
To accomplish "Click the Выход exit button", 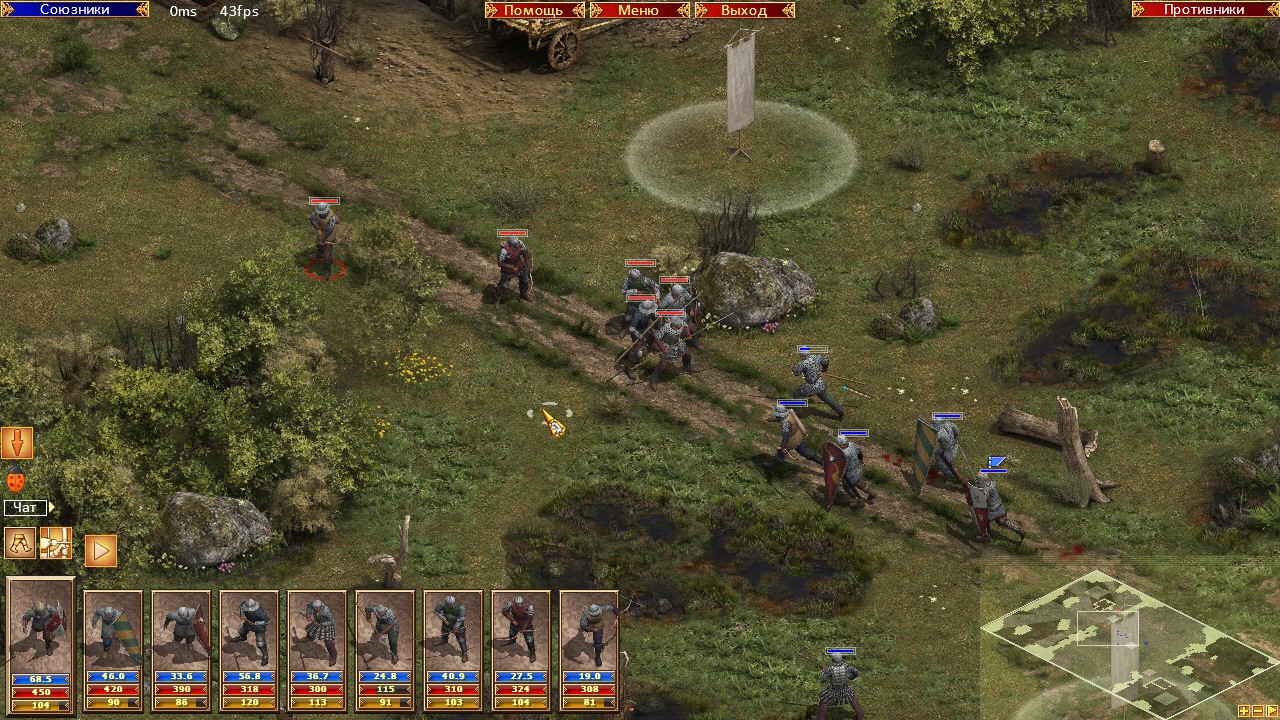I will pos(744,10).
